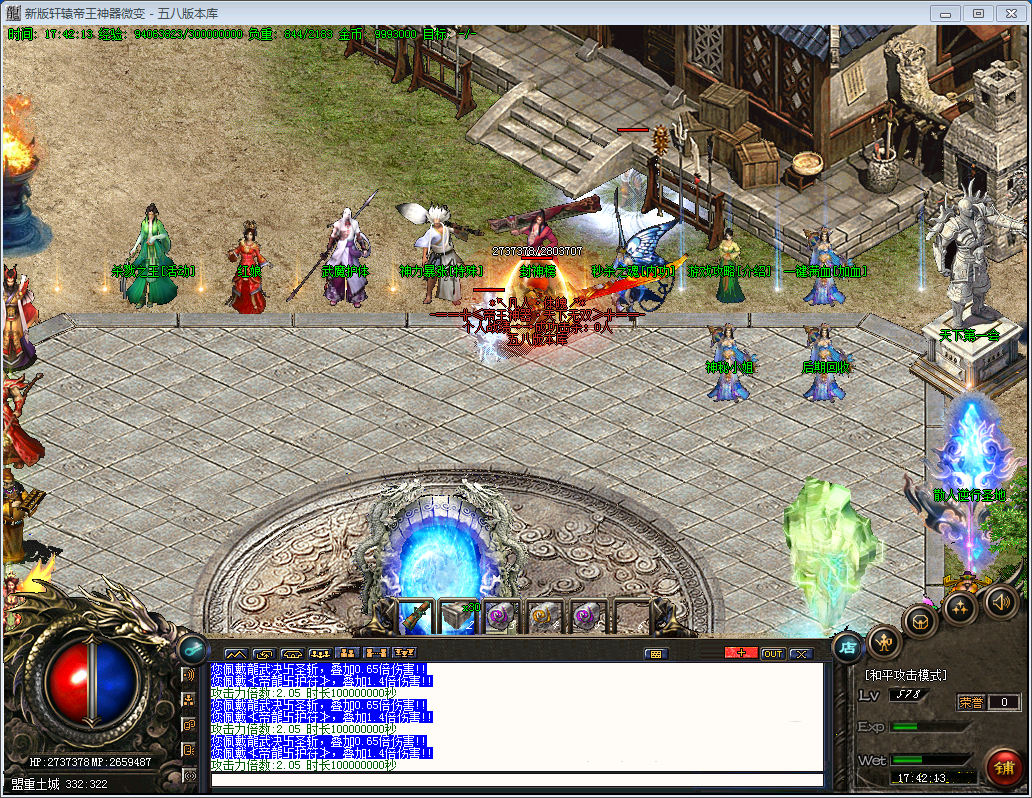Open the blue 店 shop button
The height and width of the screenshot is (798, 1032).
tap(848, 646)
